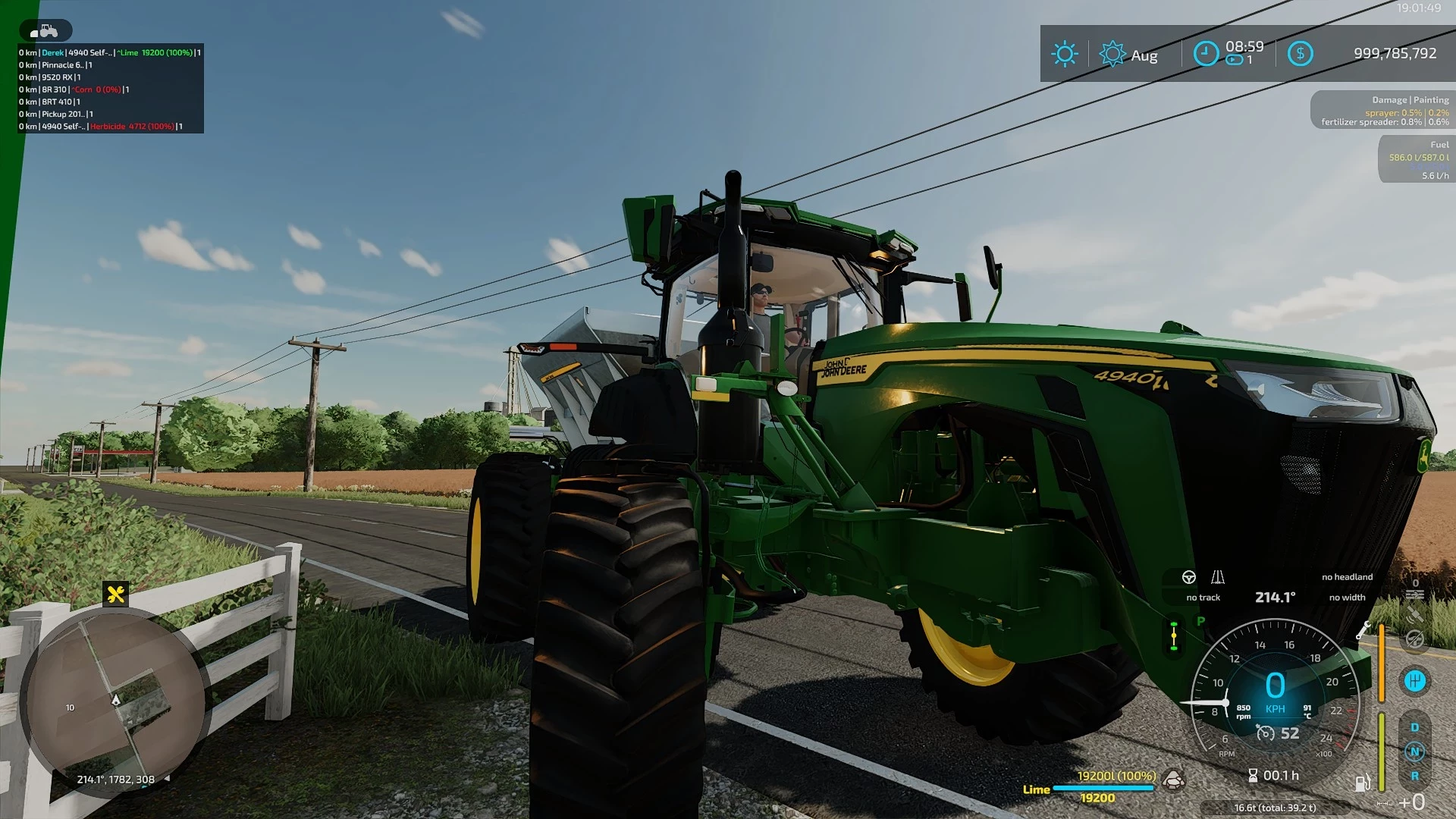Toggle the blue gearbox shifter icon
Screen dimensions: 1456x819
pyautogui.click(x=1416, y=681)
